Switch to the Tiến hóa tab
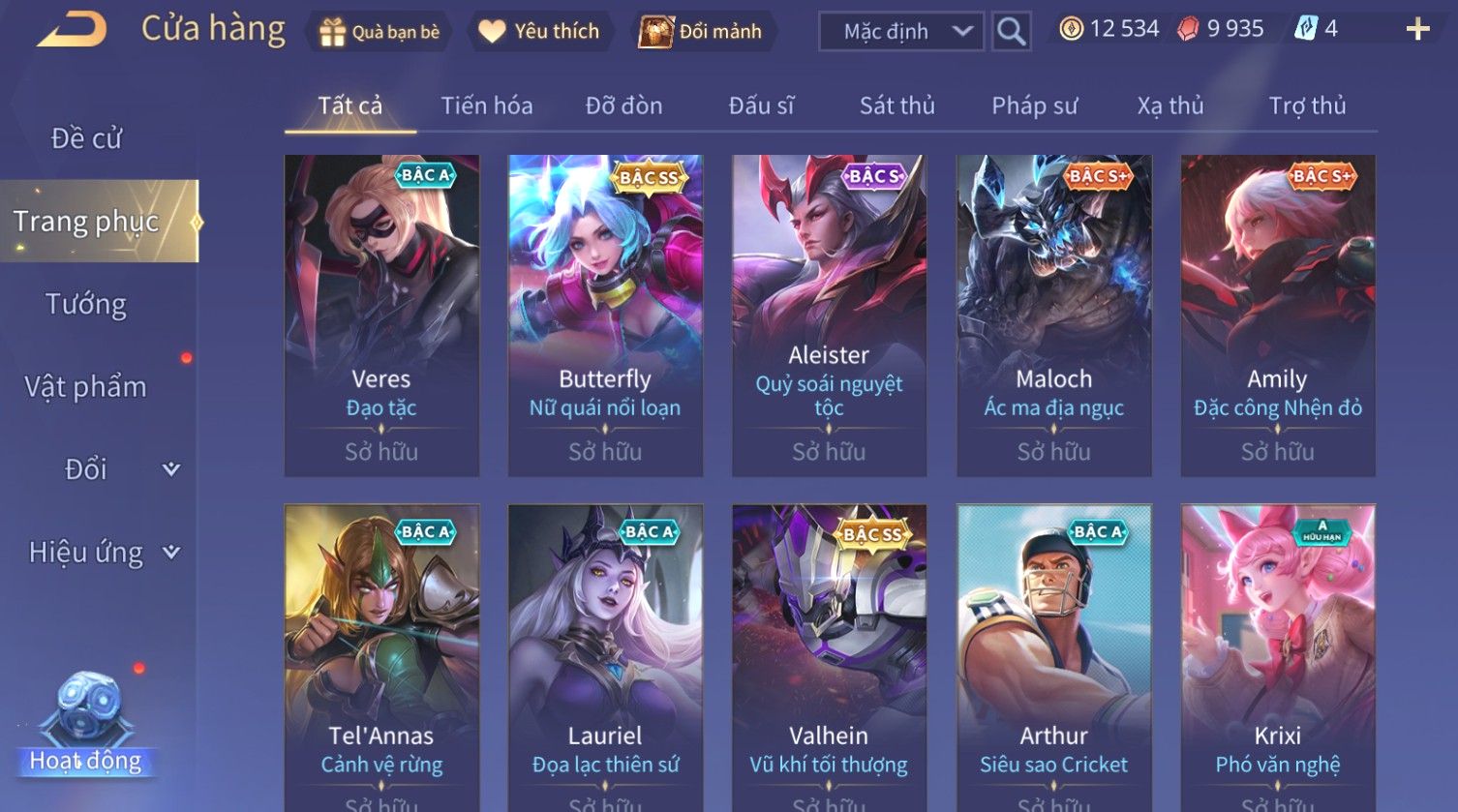Viewport: 1458px width, 812px height. click(486, 105)
